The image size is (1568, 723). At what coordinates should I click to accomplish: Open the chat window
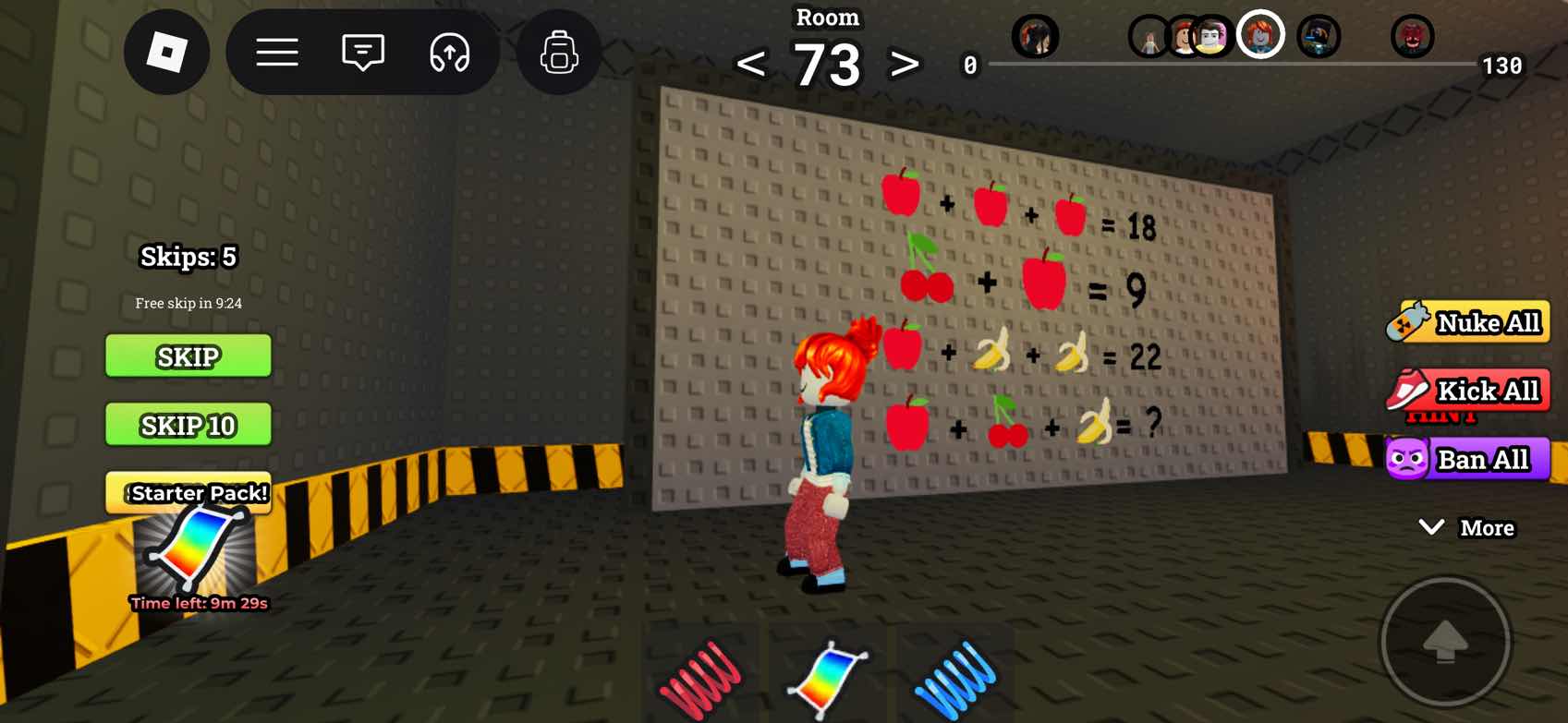tap(363, 52)
